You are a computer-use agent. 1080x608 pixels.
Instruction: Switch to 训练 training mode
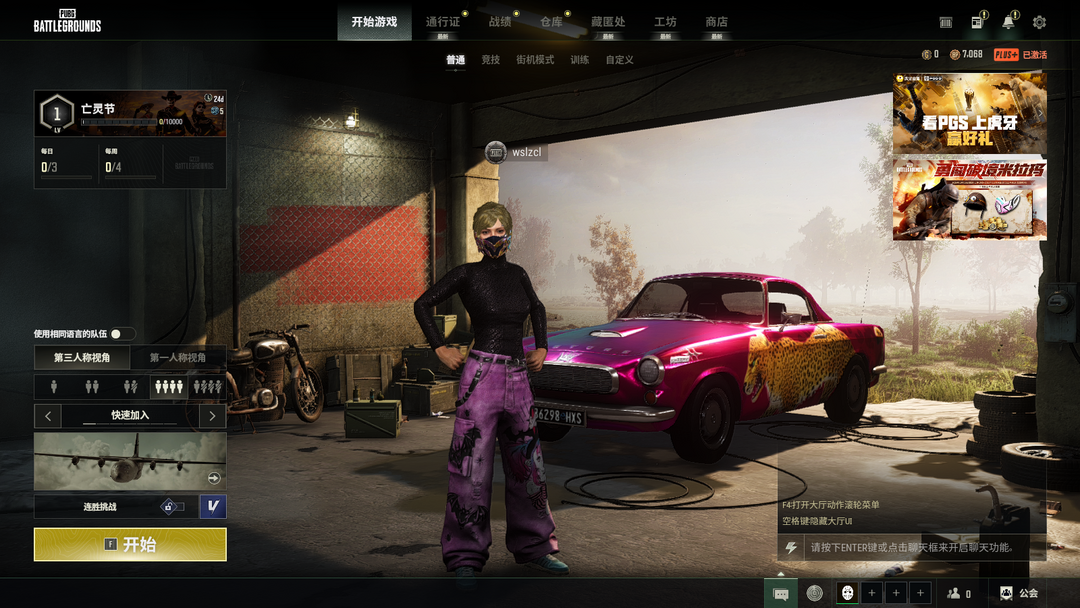[x=579, y=60]
